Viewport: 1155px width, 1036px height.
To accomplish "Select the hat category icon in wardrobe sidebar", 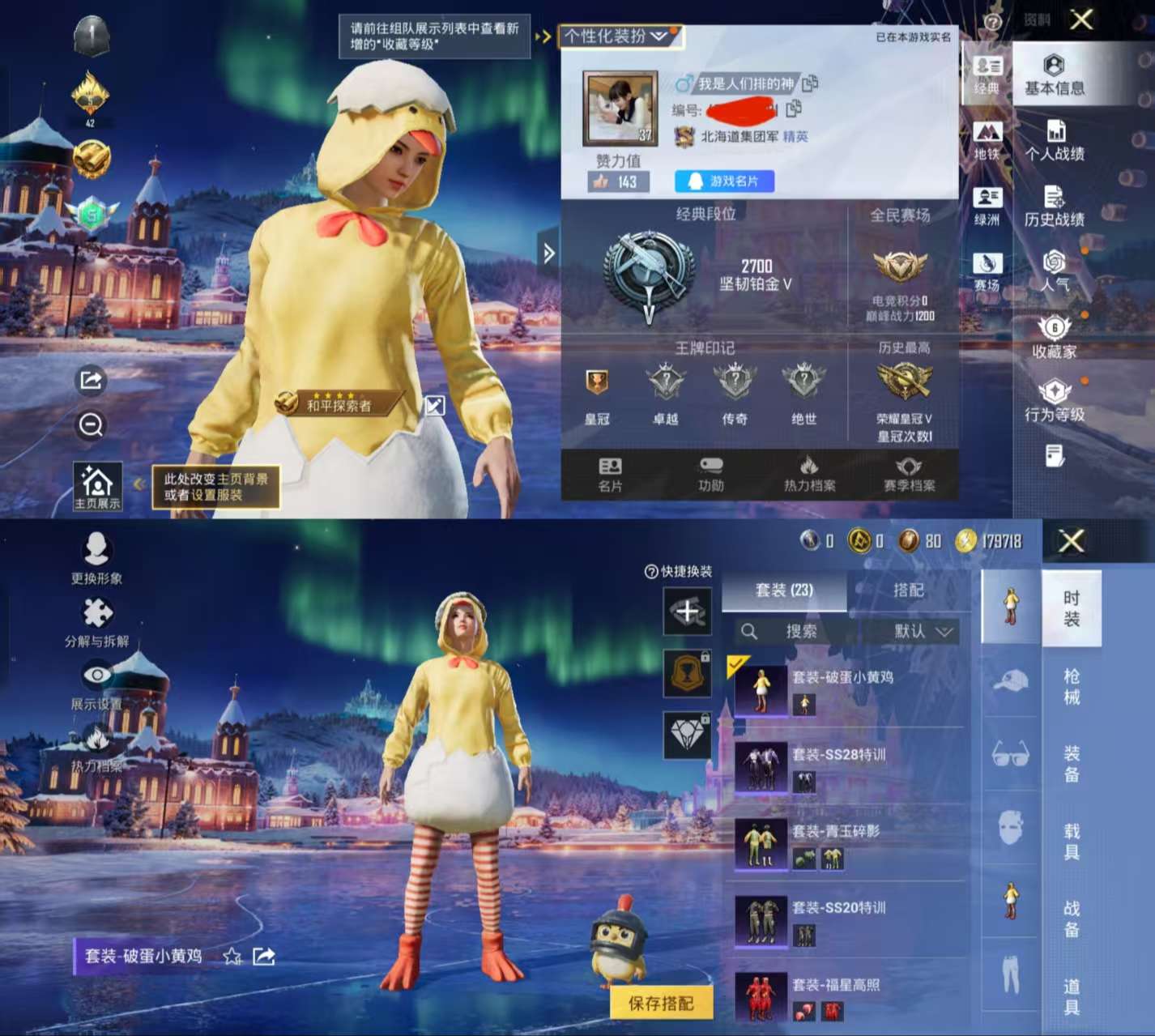I will [1009, 680].
